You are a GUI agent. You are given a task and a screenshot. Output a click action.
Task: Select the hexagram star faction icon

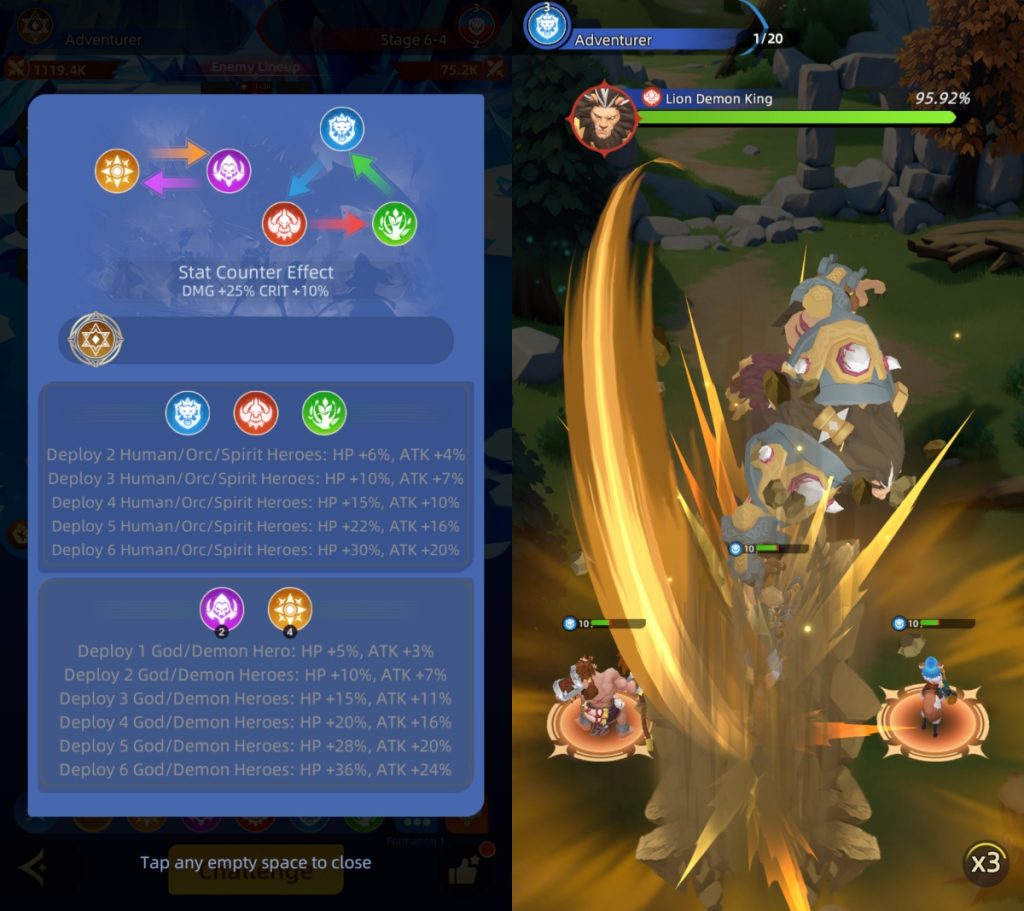coord(95,341)
